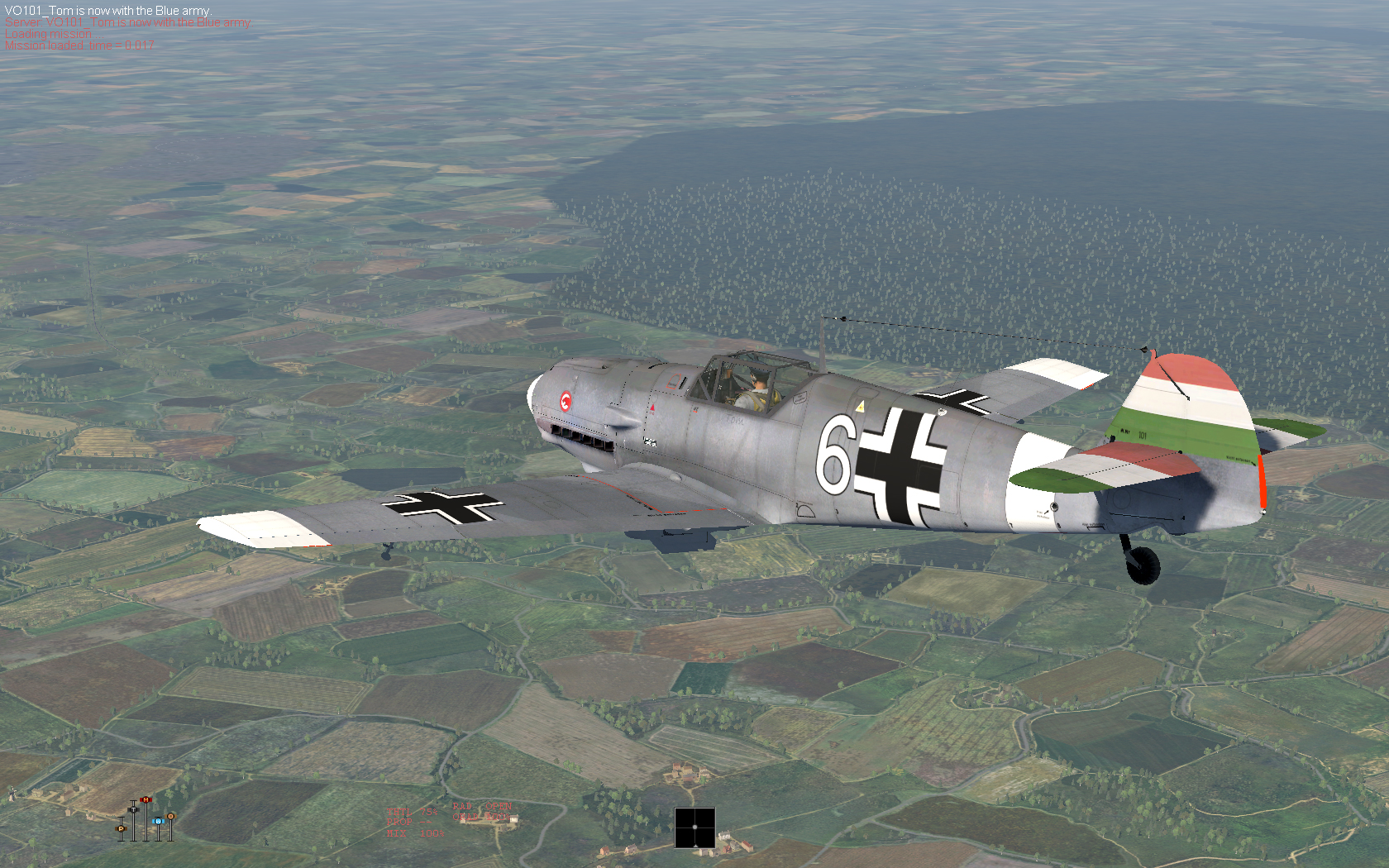The height and width of the screenshot is (868, 1389).
Task: Select the white VO101_Tom Blue army chat line
Action: [107, 11]
